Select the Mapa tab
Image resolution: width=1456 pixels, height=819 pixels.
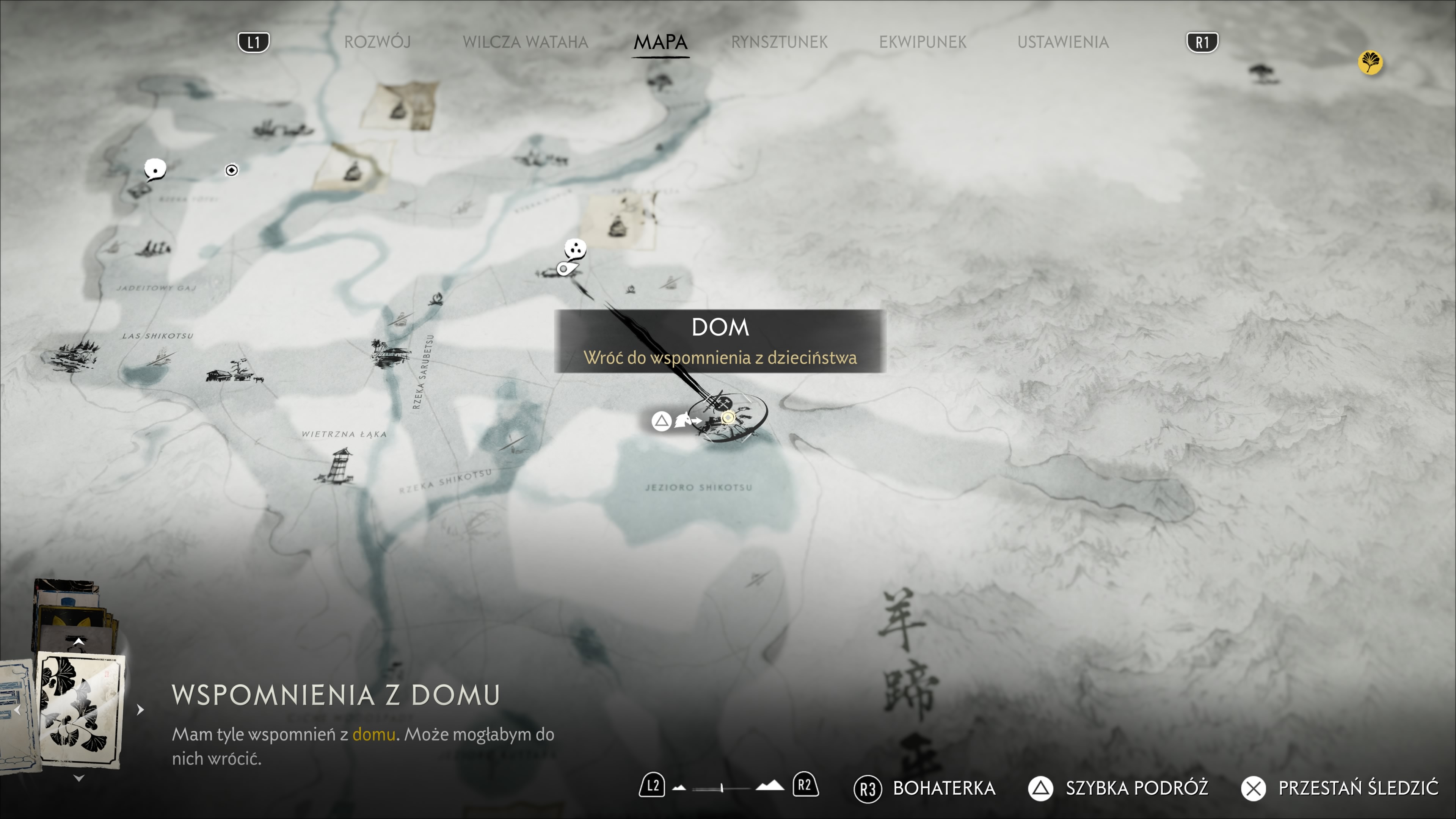660,42
